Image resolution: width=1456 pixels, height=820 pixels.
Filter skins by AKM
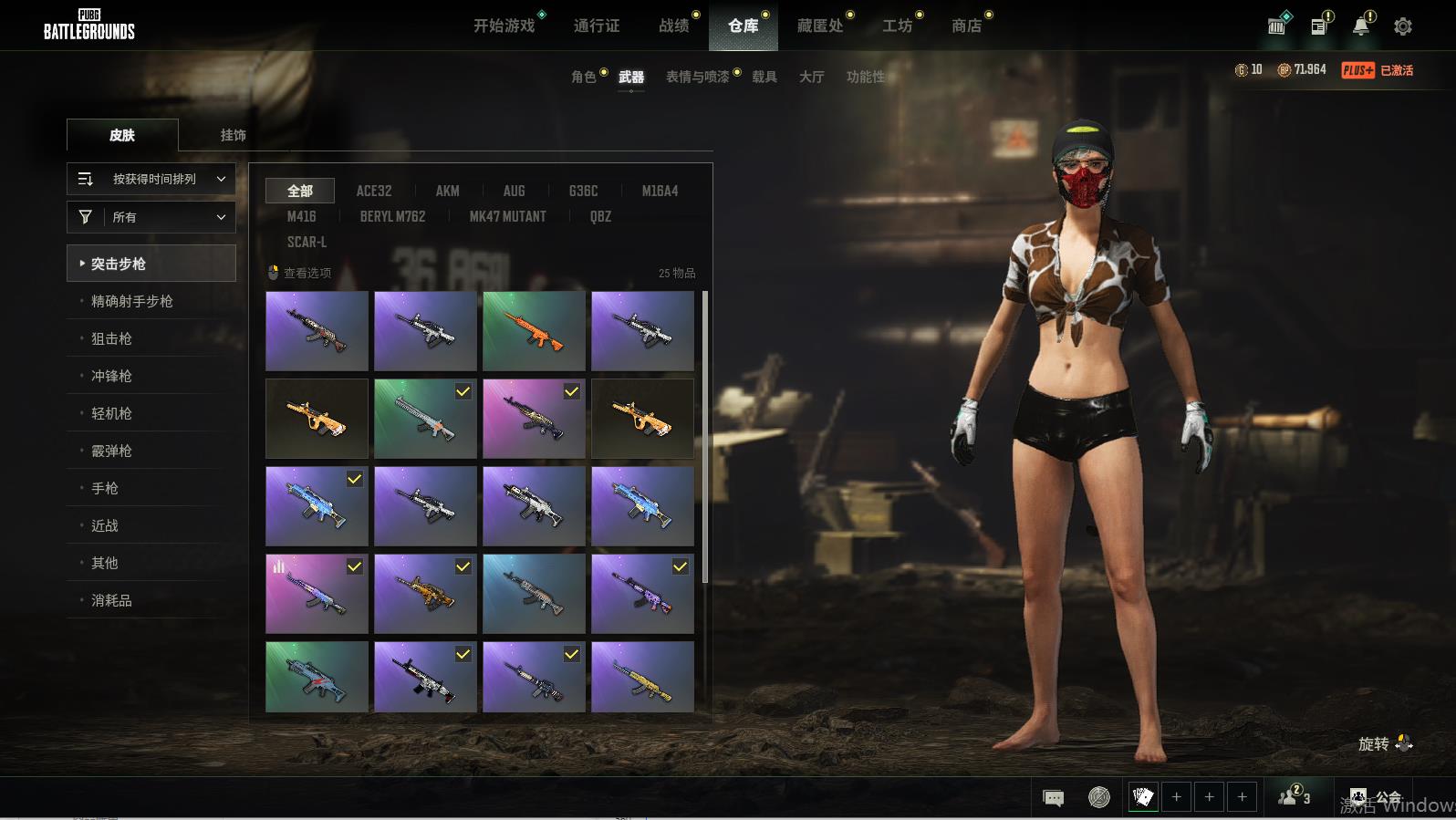[x=447, y=191]
